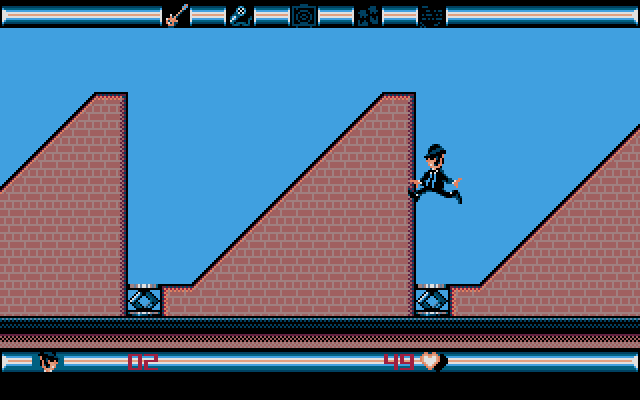Click the player face portrait icon
Image resolution: width=640 pixels, height=400 pixels.
pos(48,361)
